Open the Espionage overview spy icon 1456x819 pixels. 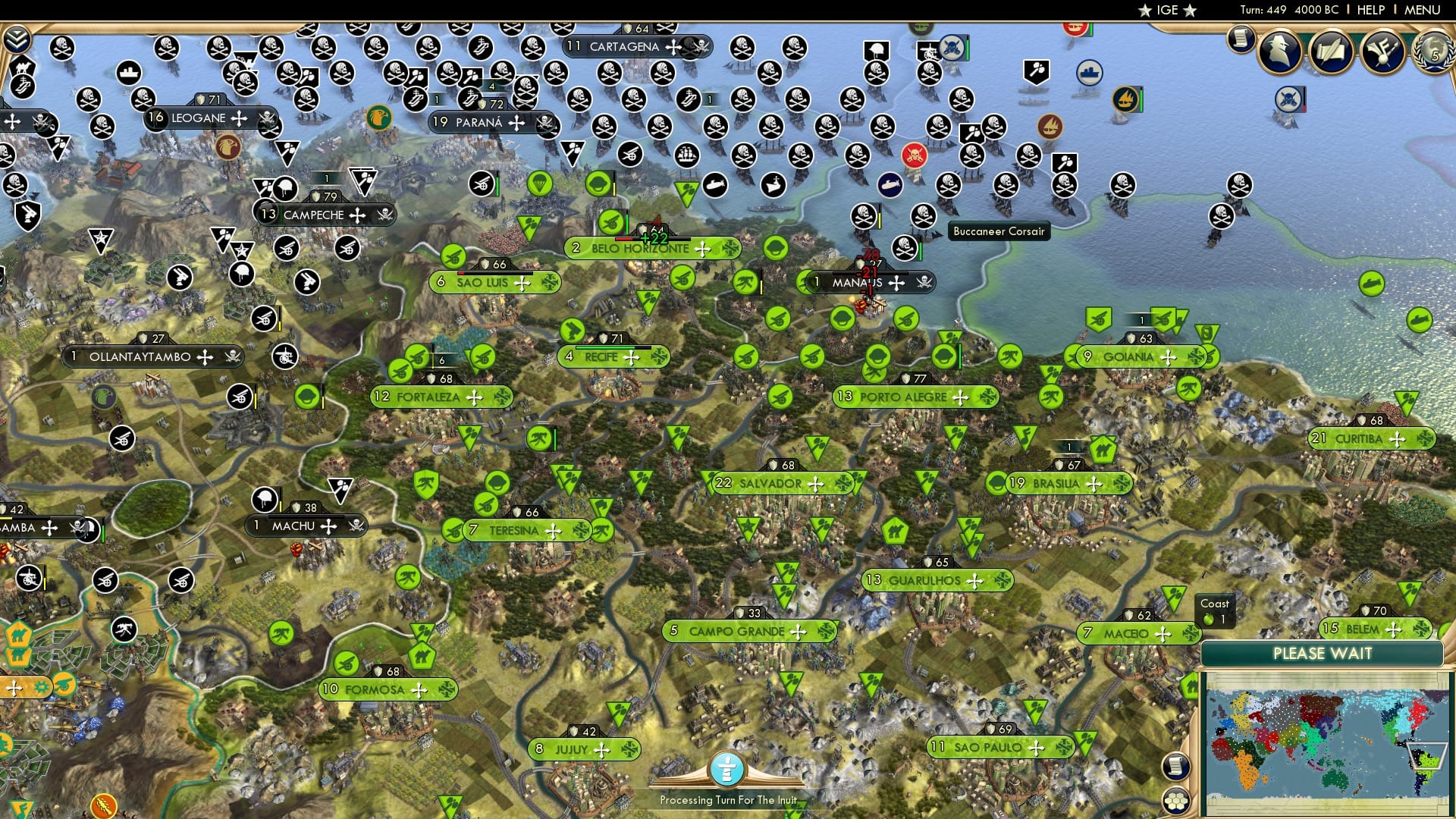pos(1279,53)
